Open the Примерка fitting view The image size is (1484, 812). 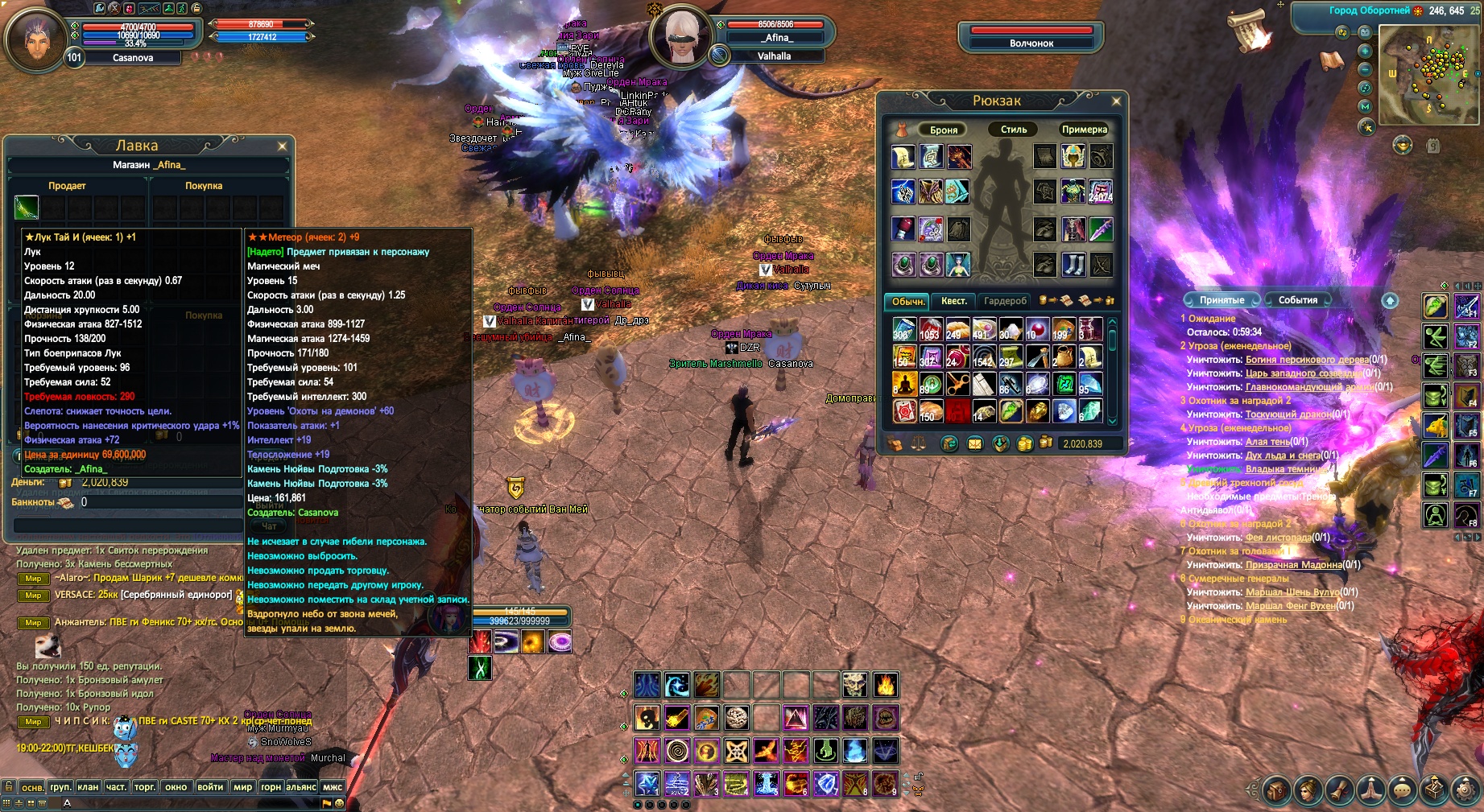(x=1084, y=130)
